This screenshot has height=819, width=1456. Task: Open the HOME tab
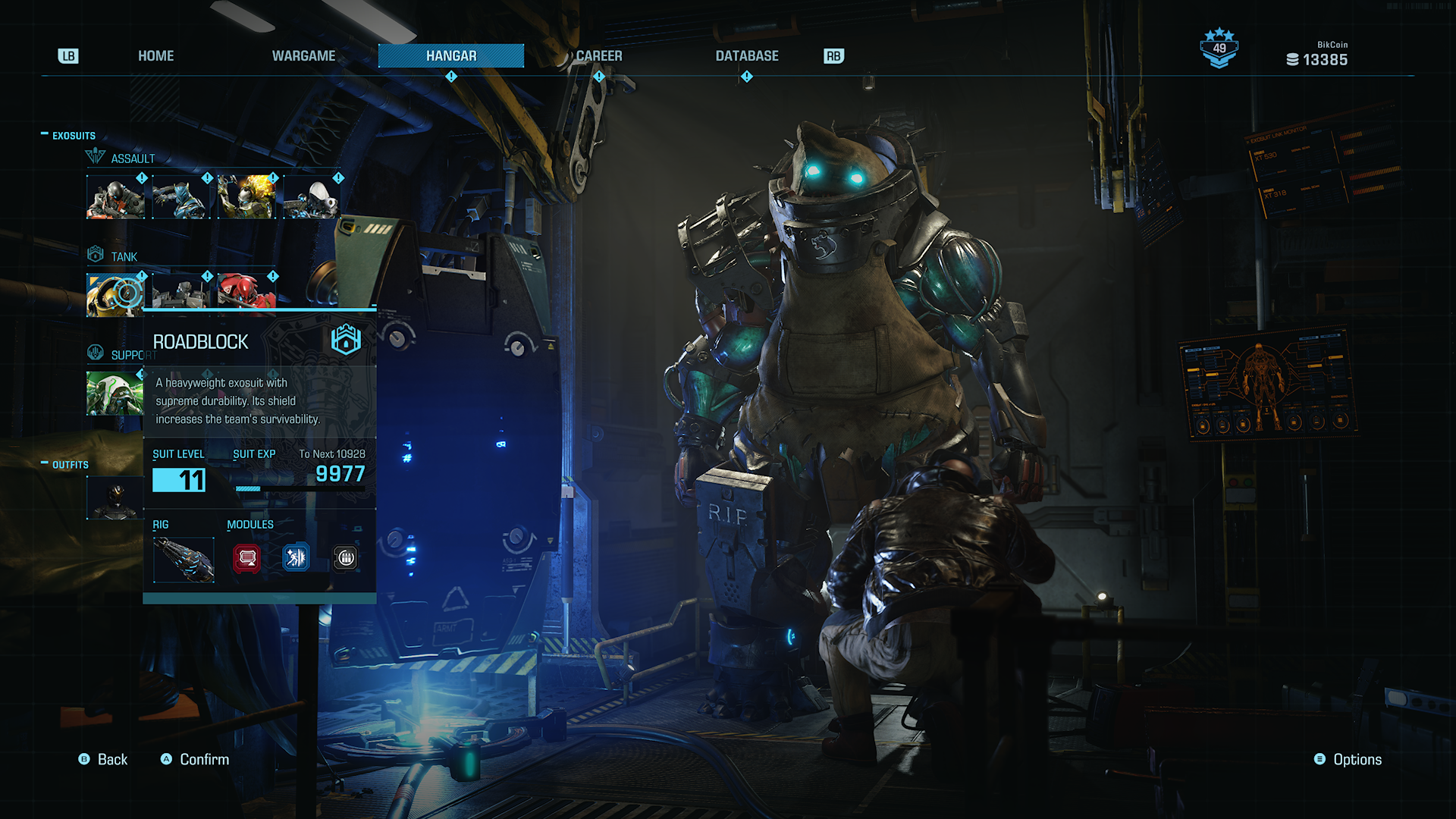click(155, 56)
